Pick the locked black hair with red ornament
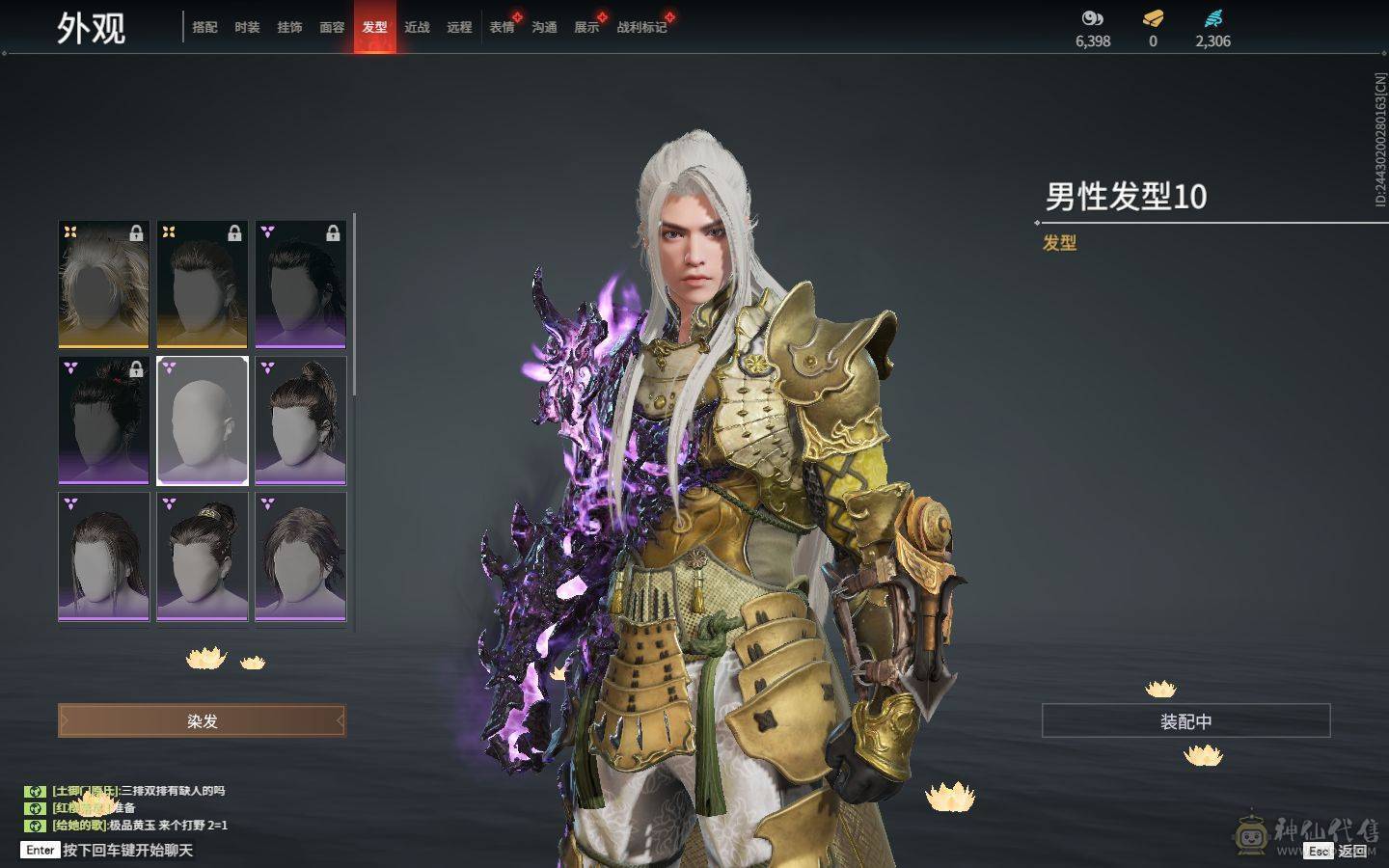Image resolution: width=1389 pixels, height=868 pixels. click(x=104, y=420)
